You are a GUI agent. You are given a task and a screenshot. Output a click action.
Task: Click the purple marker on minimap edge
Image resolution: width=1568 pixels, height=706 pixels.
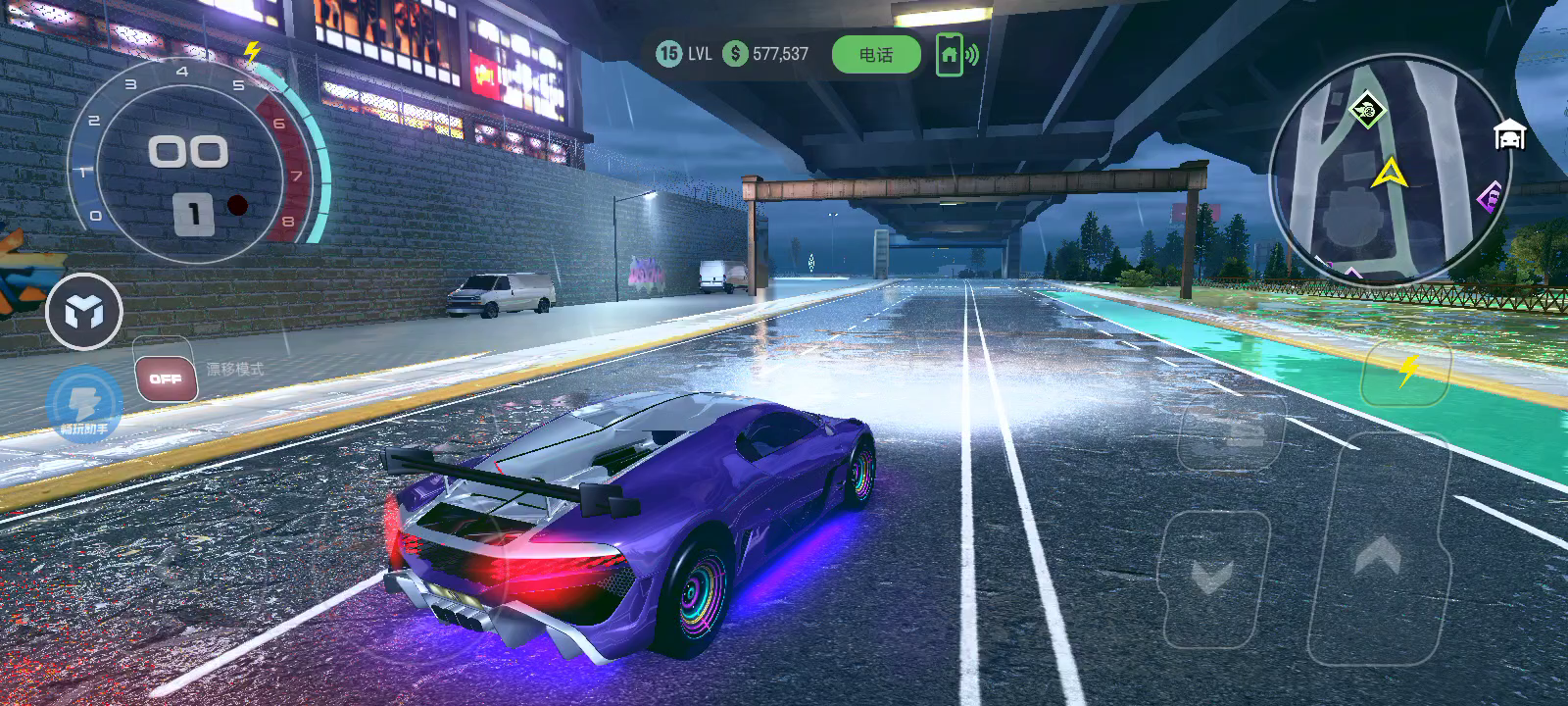pyautogui.click(x=1489, y=199)
